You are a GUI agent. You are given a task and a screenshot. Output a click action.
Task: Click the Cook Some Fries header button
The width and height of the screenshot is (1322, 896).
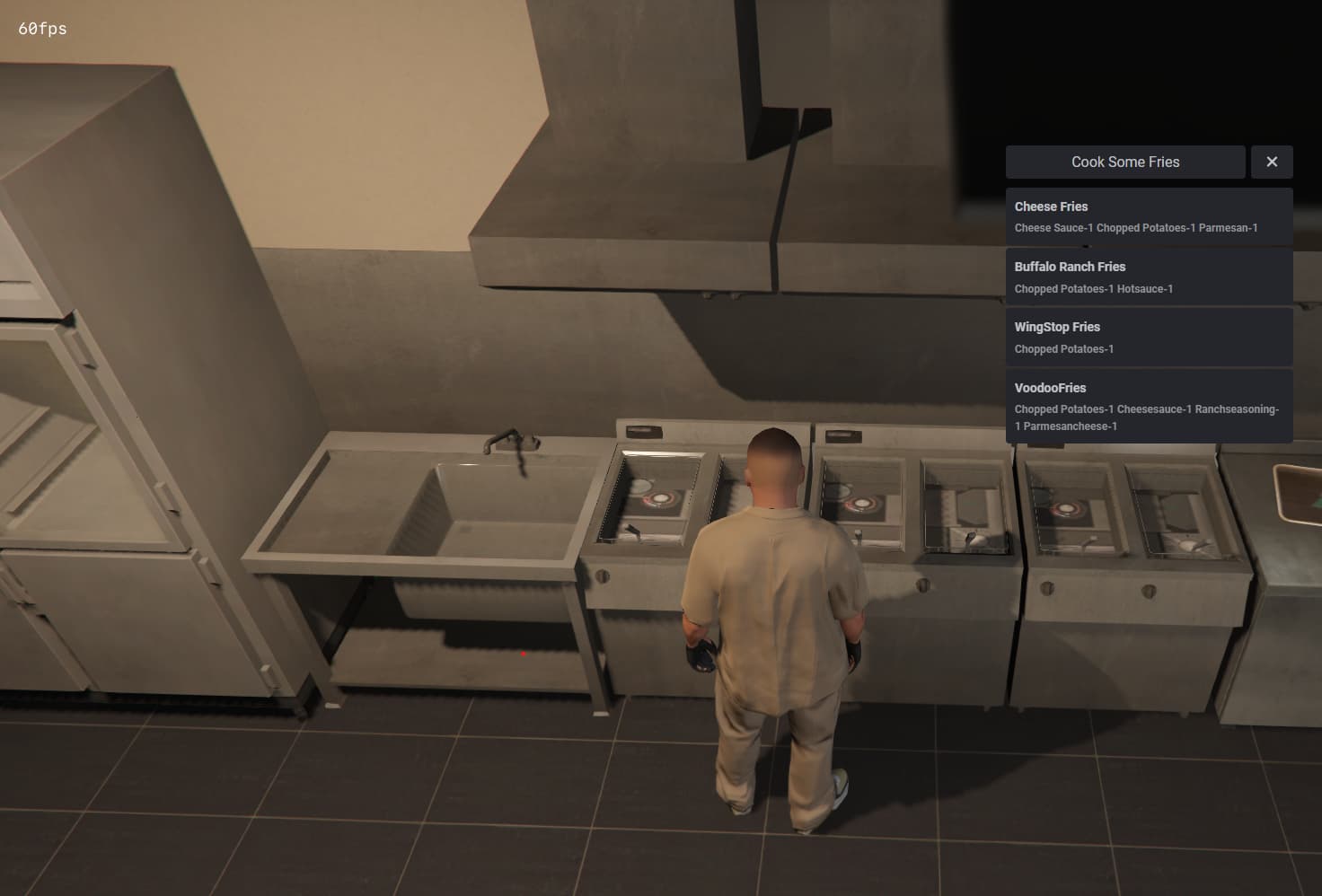pos(1124,162)
